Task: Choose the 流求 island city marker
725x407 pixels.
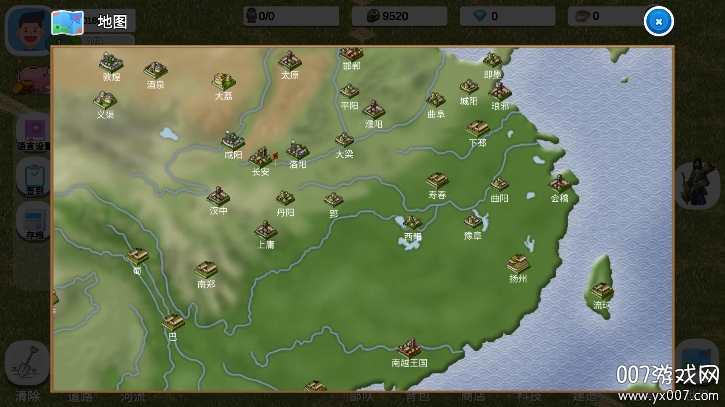Action: [x=600, y=292]
